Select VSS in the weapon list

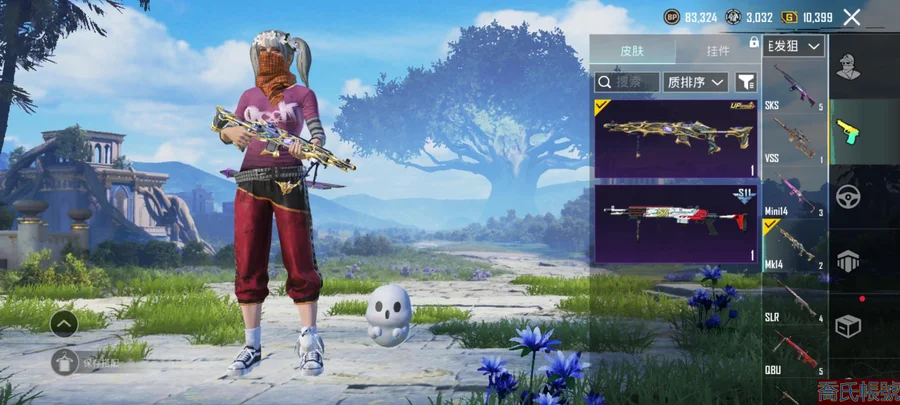point(795,140)
